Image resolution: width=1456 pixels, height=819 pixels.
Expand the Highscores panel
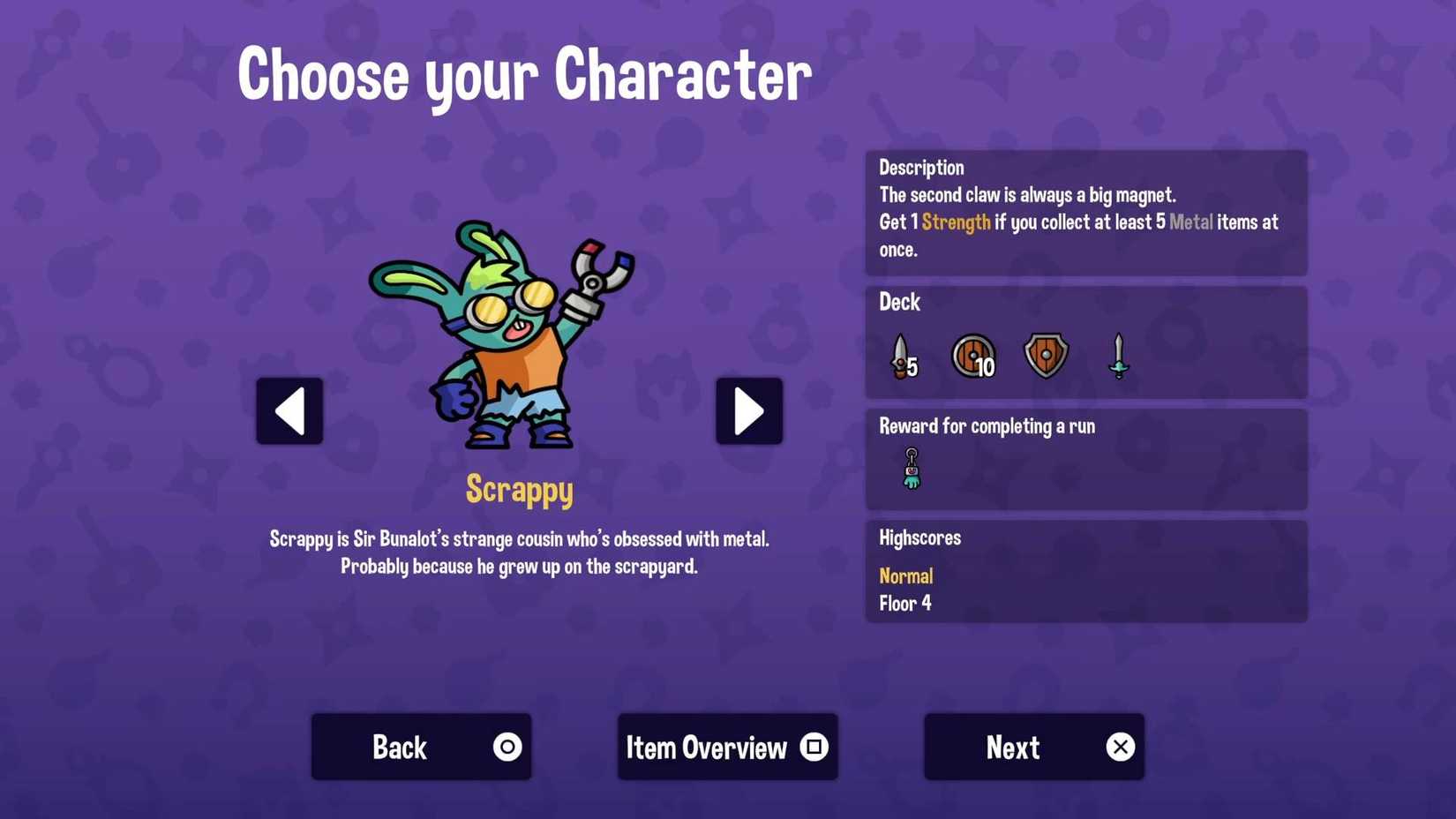pos(919,537)
